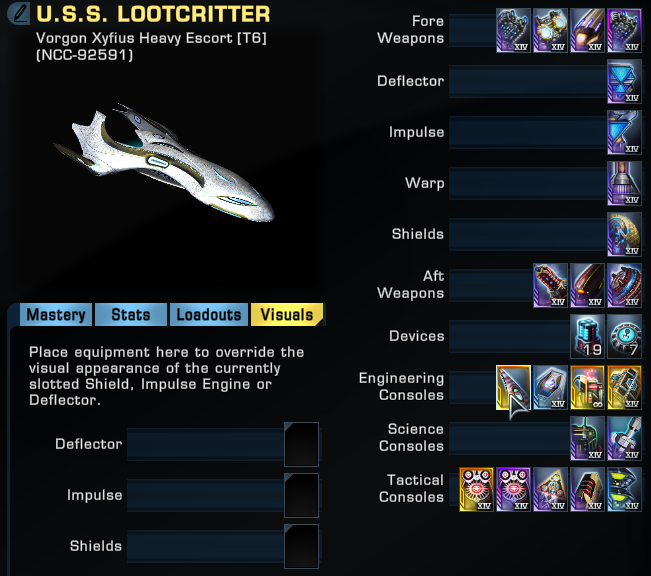This screenshot has width=651, height=576.
Task: Select the Visuals tab
Action: 286,314
